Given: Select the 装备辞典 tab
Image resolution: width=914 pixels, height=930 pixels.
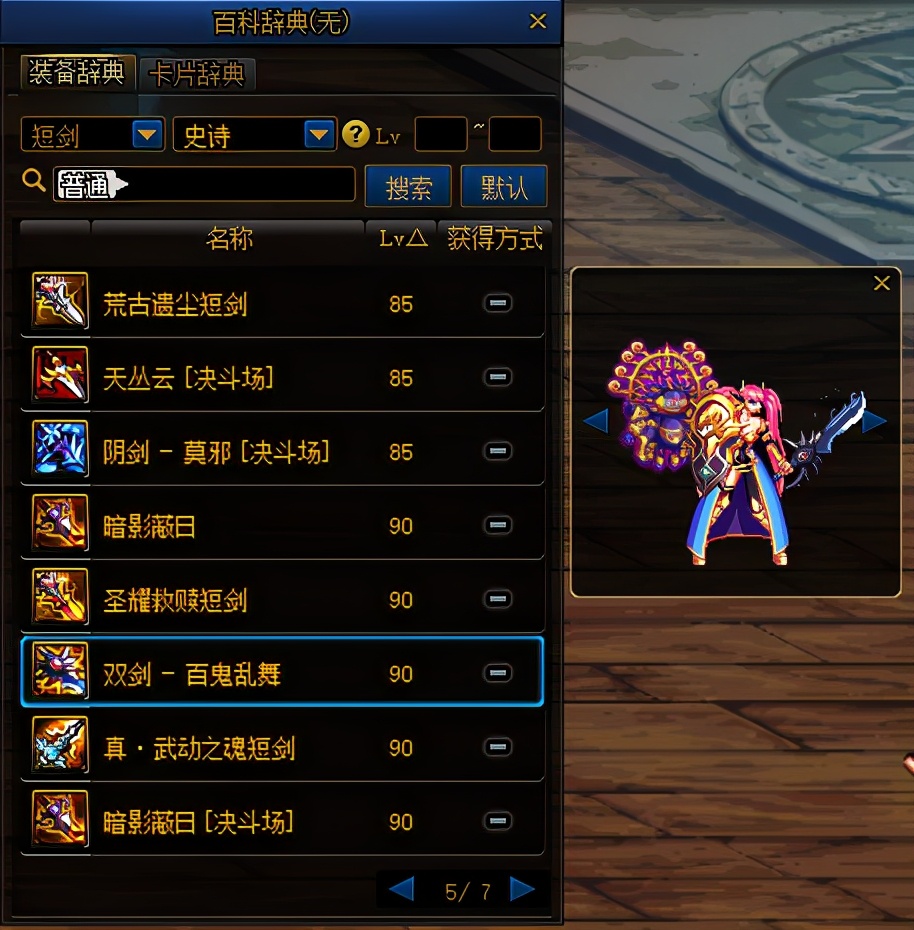Looking at the screenshot, I should (x=77, y=73).
